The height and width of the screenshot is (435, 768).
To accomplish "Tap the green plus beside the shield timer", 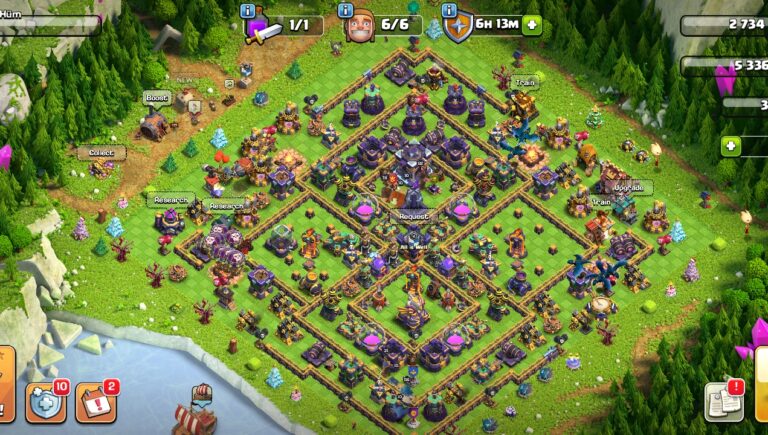I will point(531,25).
